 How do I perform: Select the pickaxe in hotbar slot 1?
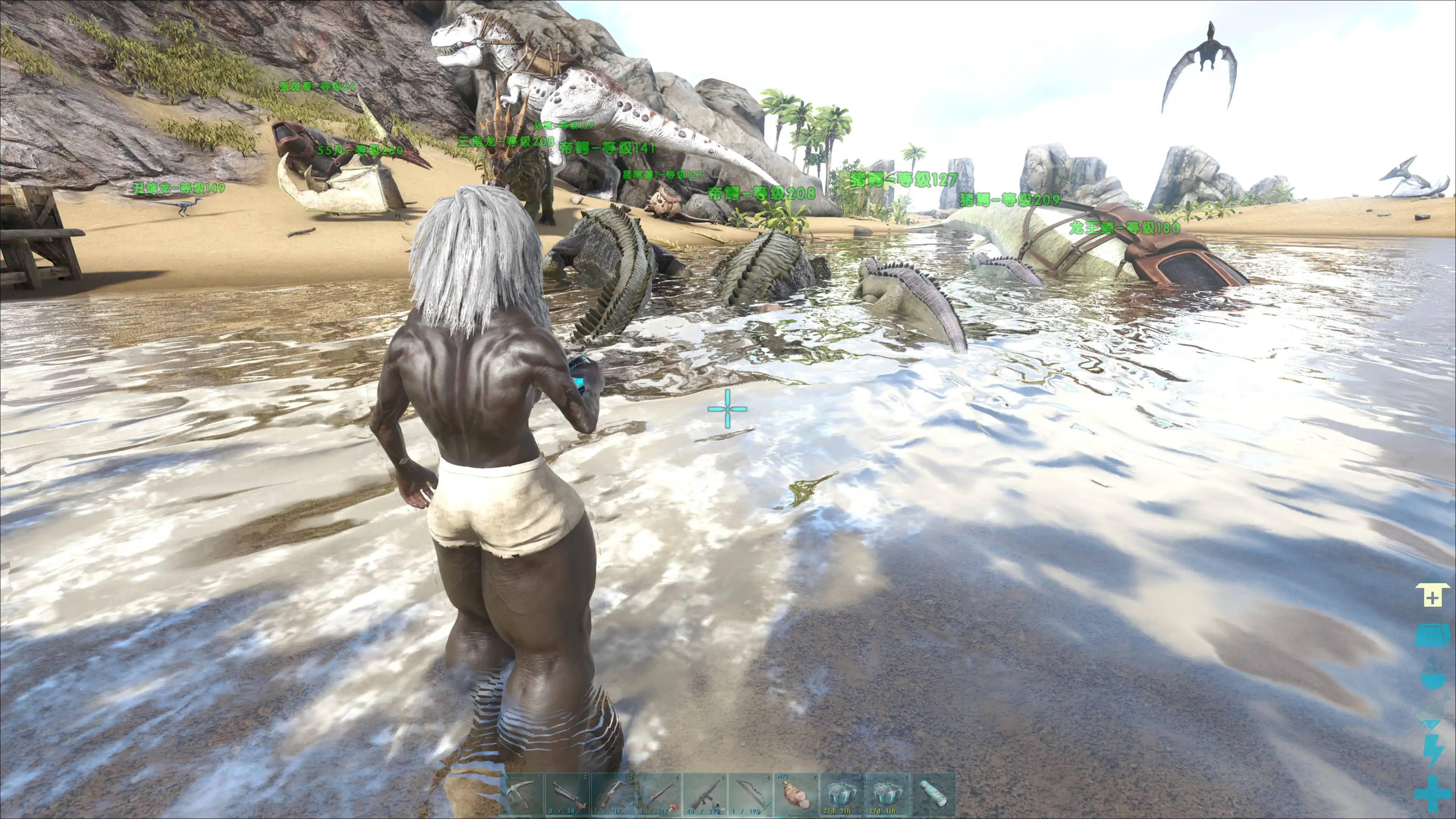click(522, 794)
